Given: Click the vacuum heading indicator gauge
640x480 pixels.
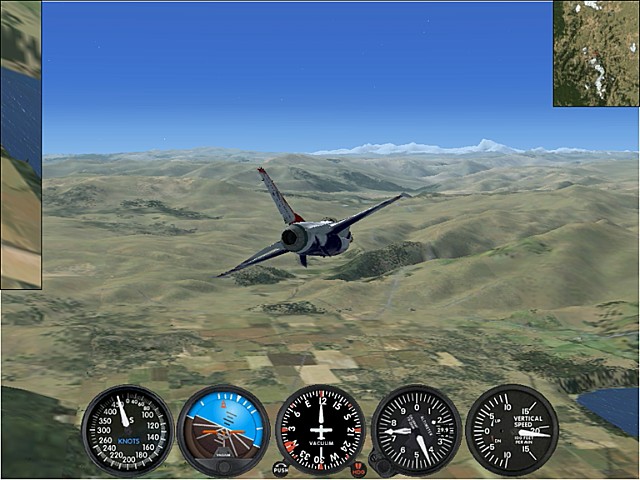Looking at the screenshot, I should tap(320, 430).
